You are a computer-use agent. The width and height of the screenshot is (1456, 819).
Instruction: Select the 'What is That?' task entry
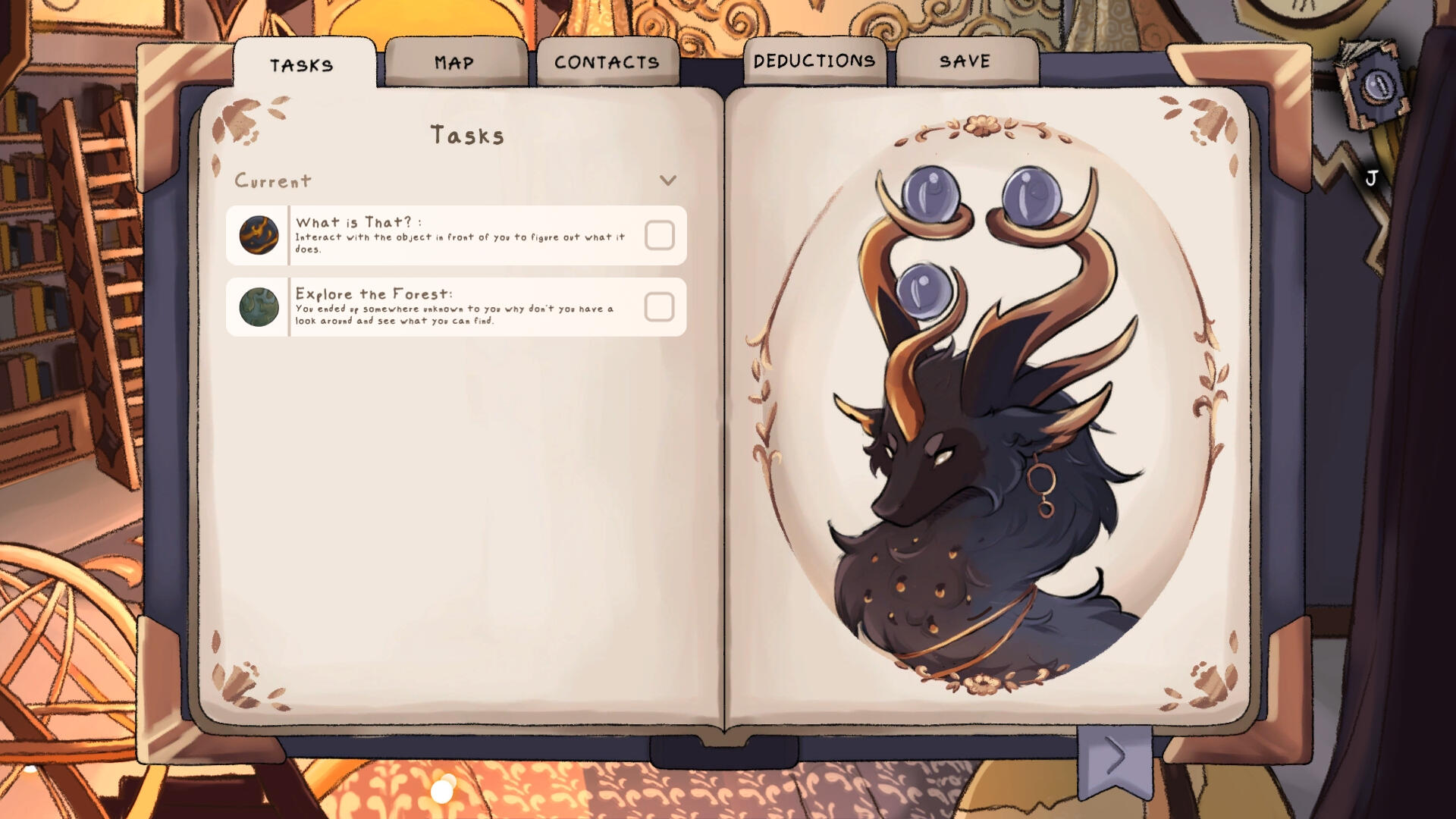click(x=455, y=235)
